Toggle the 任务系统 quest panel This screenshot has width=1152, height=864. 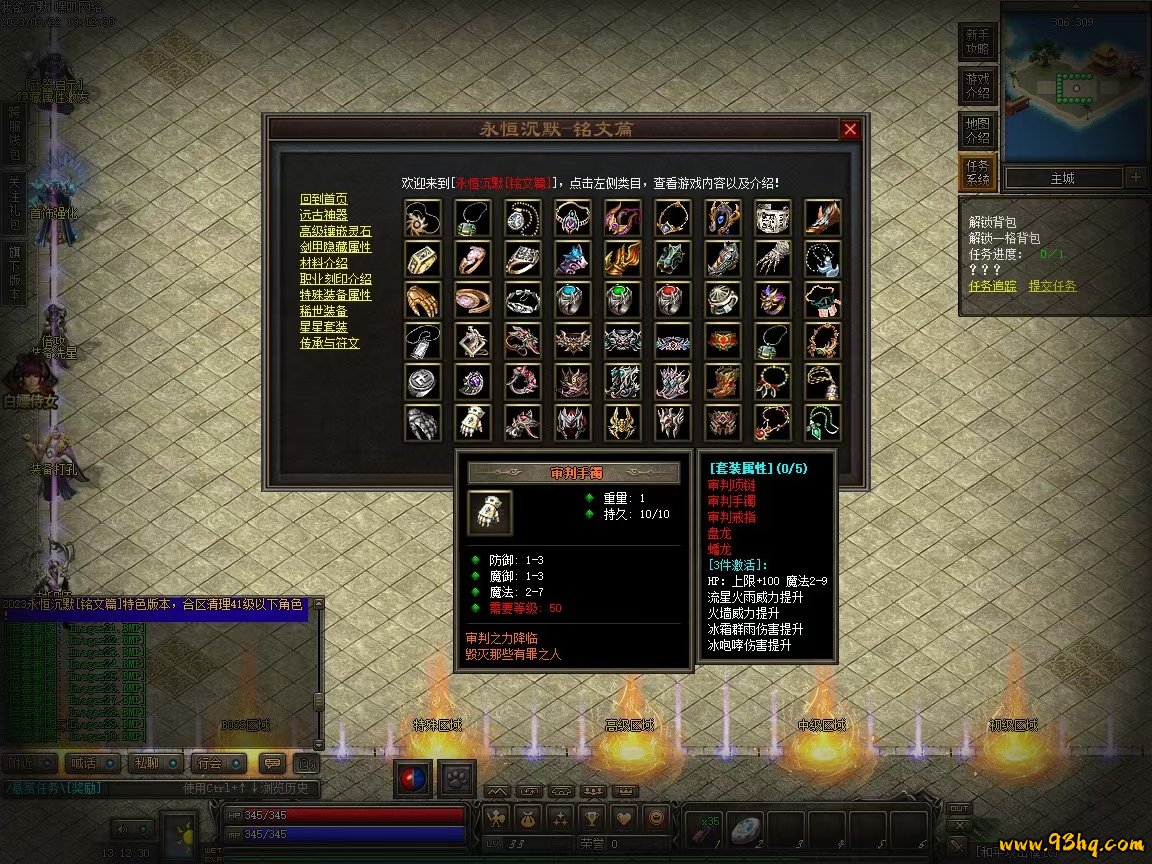(x=977, y=173)
